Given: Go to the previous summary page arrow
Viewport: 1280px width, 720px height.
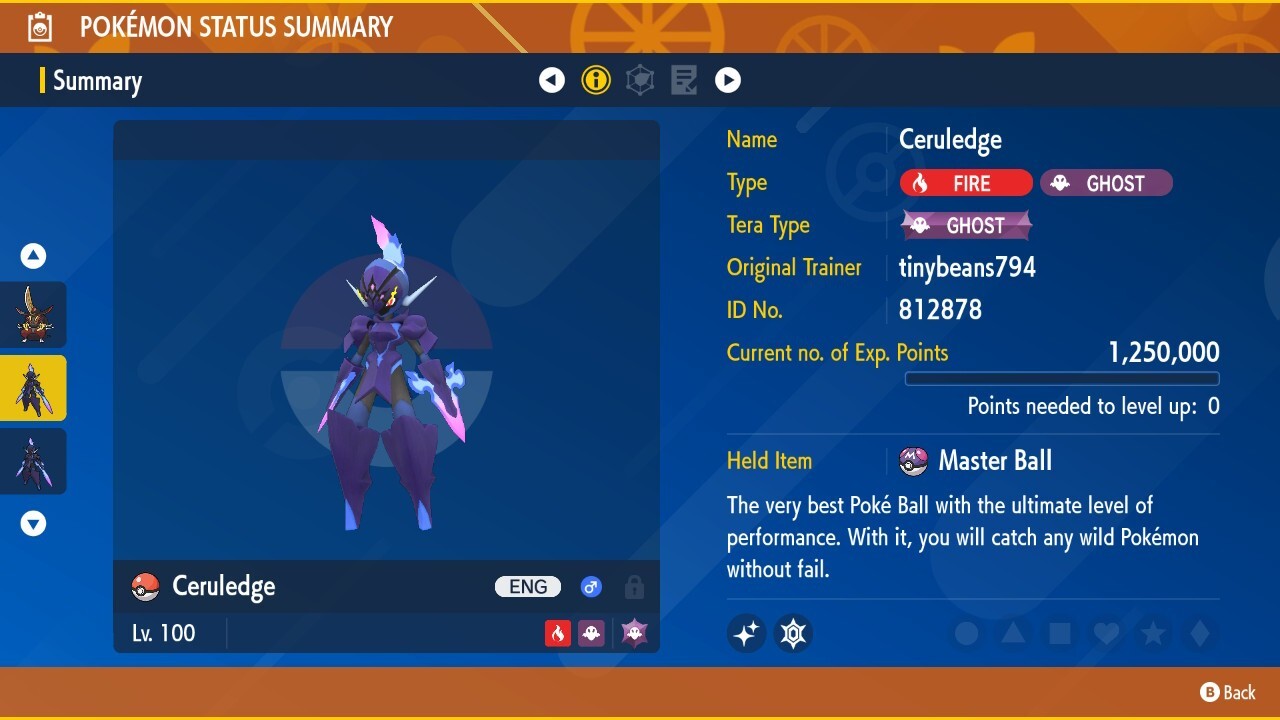Looking at the screenshot, I should coord(552,81).
